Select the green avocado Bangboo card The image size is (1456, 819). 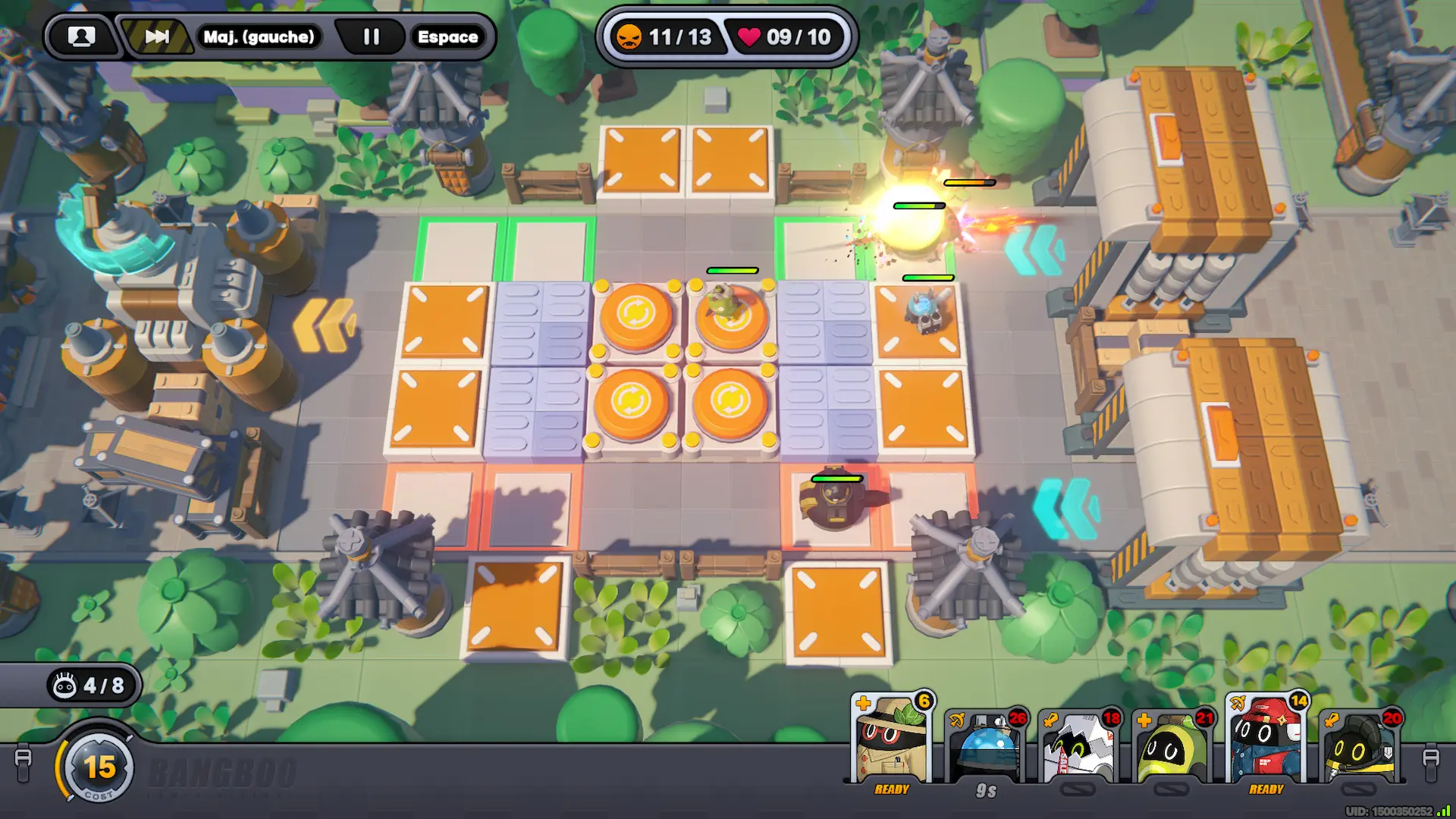(1172, 748)
